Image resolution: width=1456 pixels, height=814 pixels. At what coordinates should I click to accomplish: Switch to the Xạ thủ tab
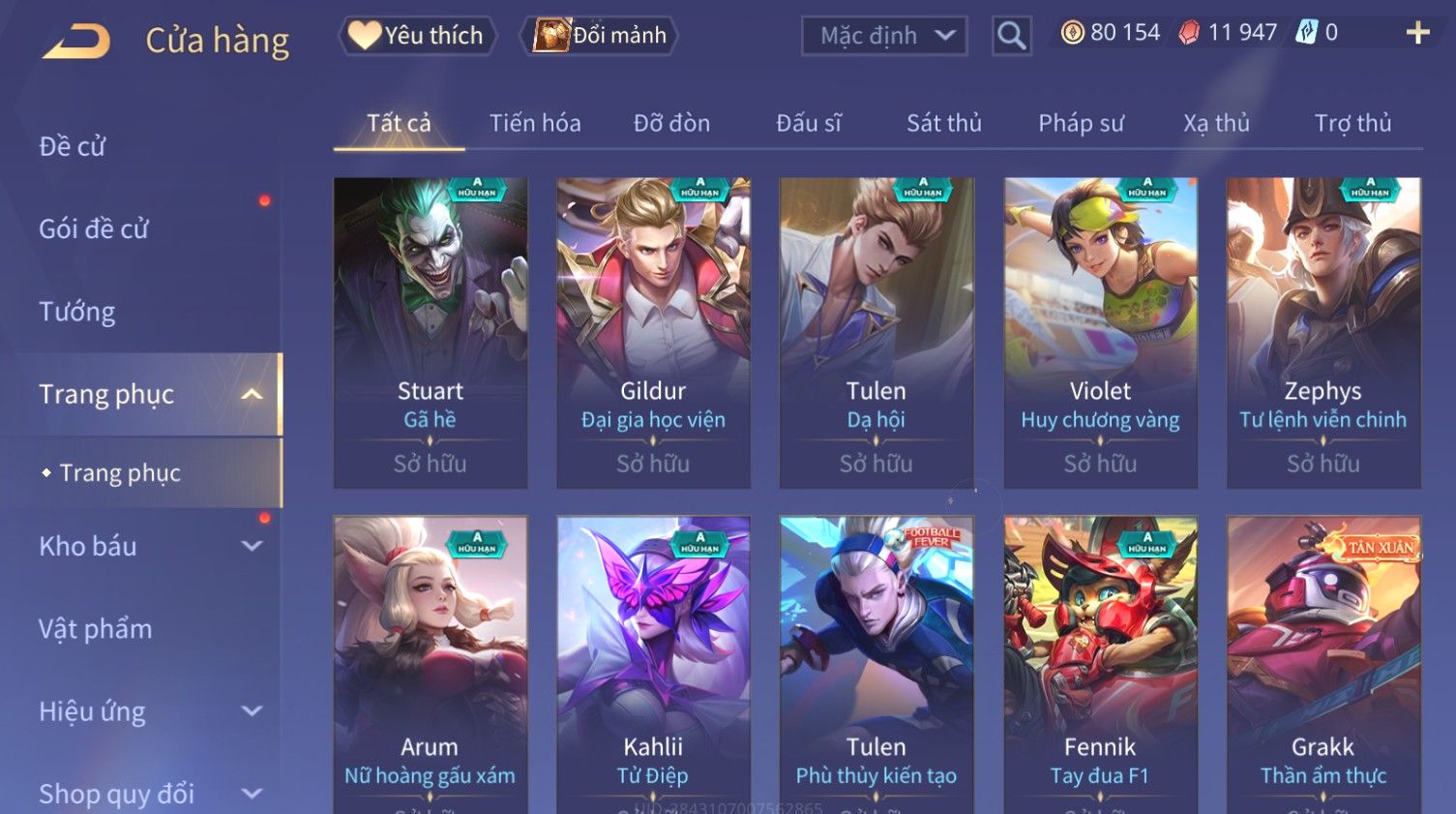(1216, 123)
